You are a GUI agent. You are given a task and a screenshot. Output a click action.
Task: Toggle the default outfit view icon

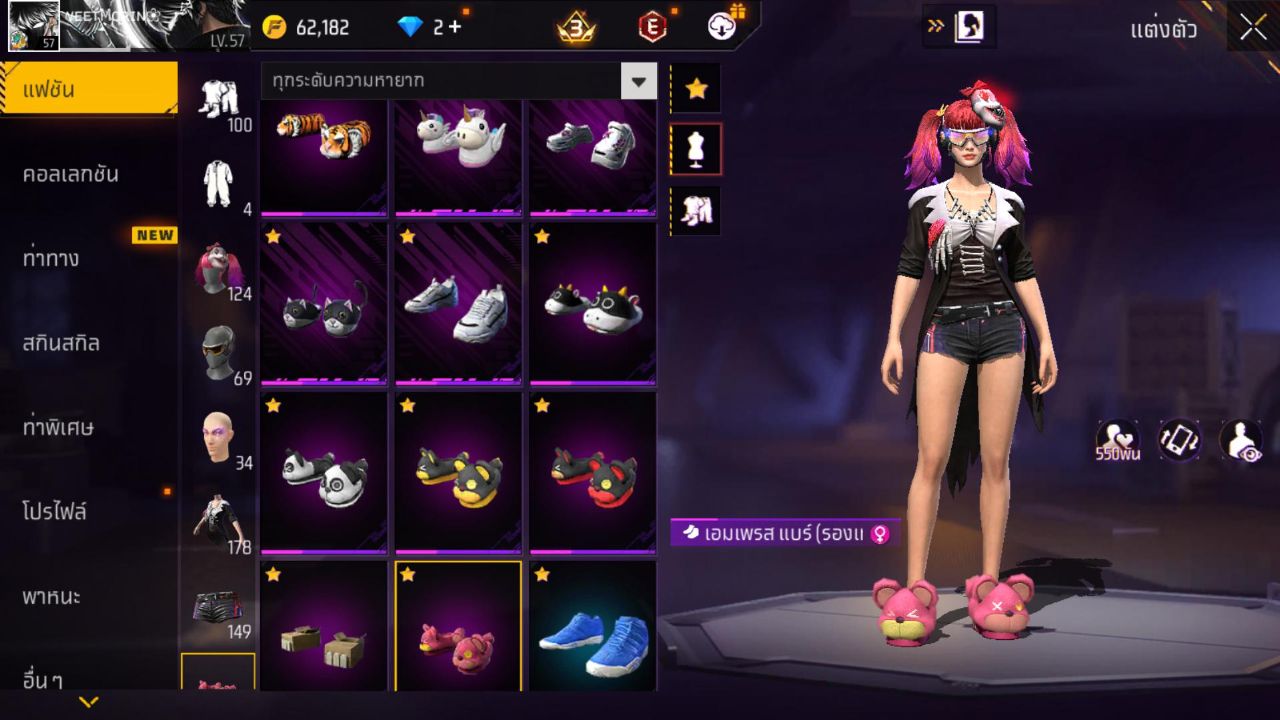click(x=695, y=208)
